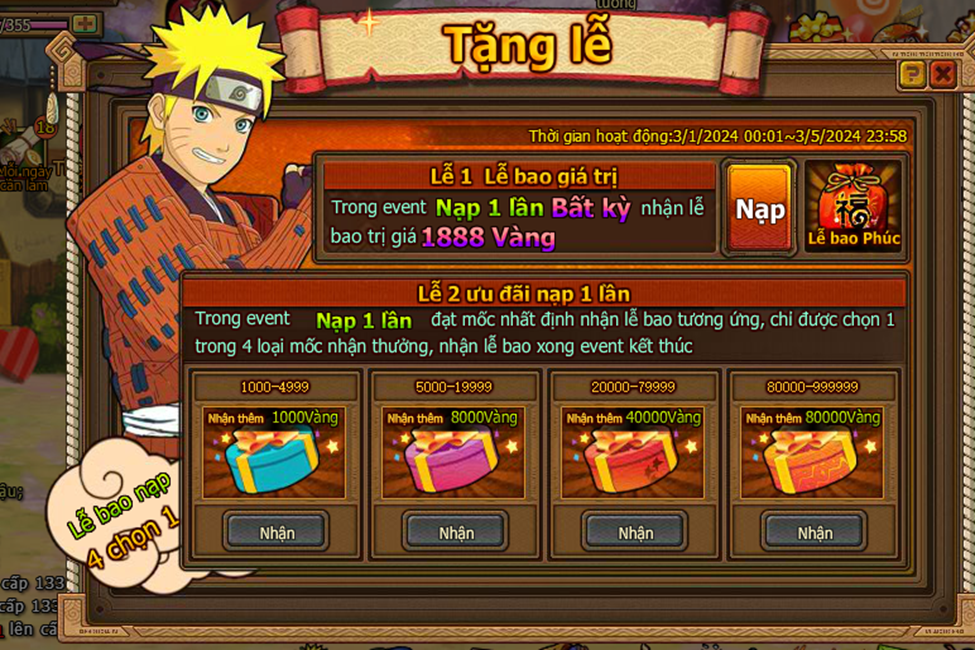Close the Tặng lễ window
The height and width of the screenshot is (650, 975).
tap(942, 74)
